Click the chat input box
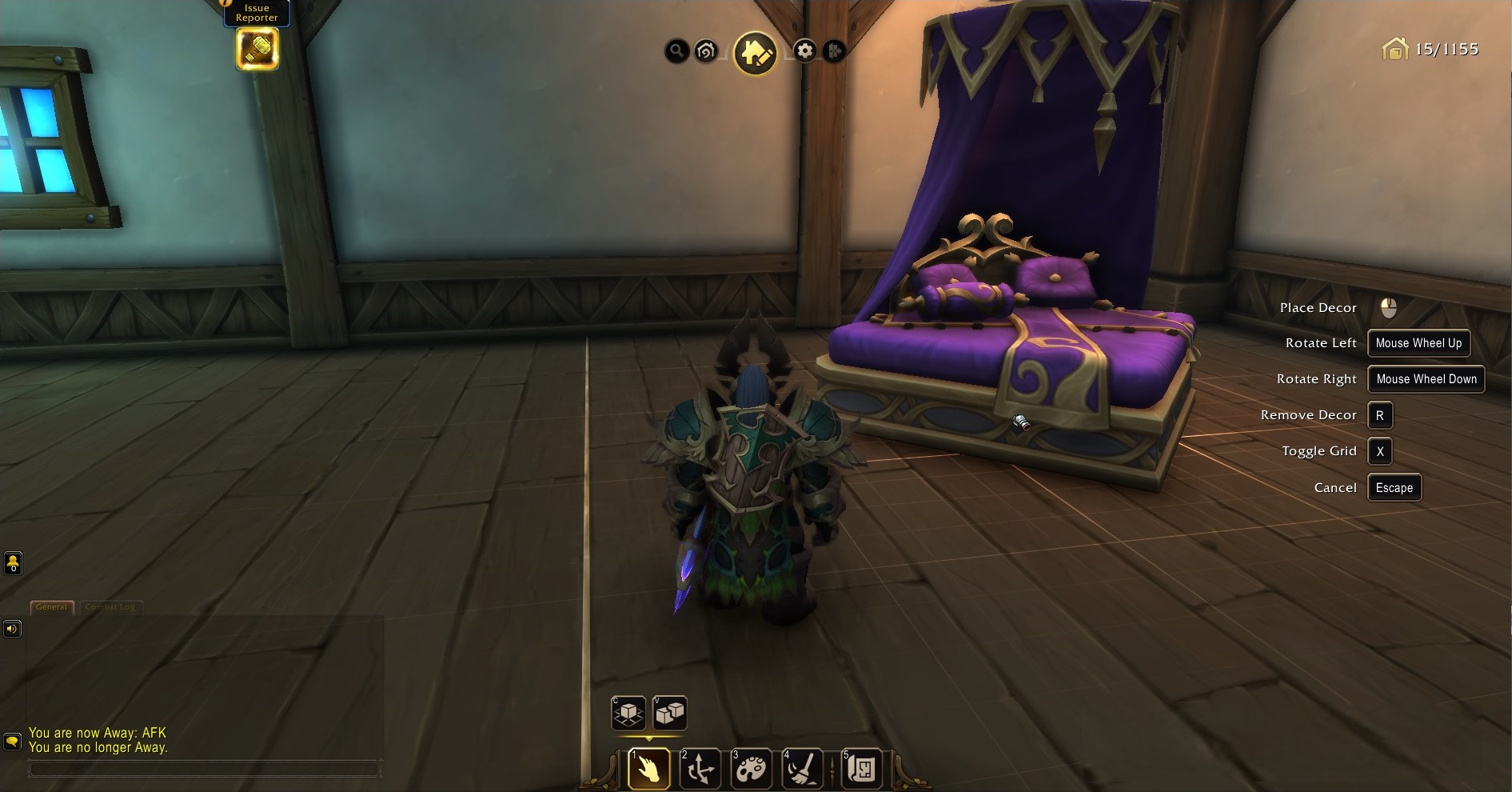This screenshot has width=1512, height=792. 204,769
